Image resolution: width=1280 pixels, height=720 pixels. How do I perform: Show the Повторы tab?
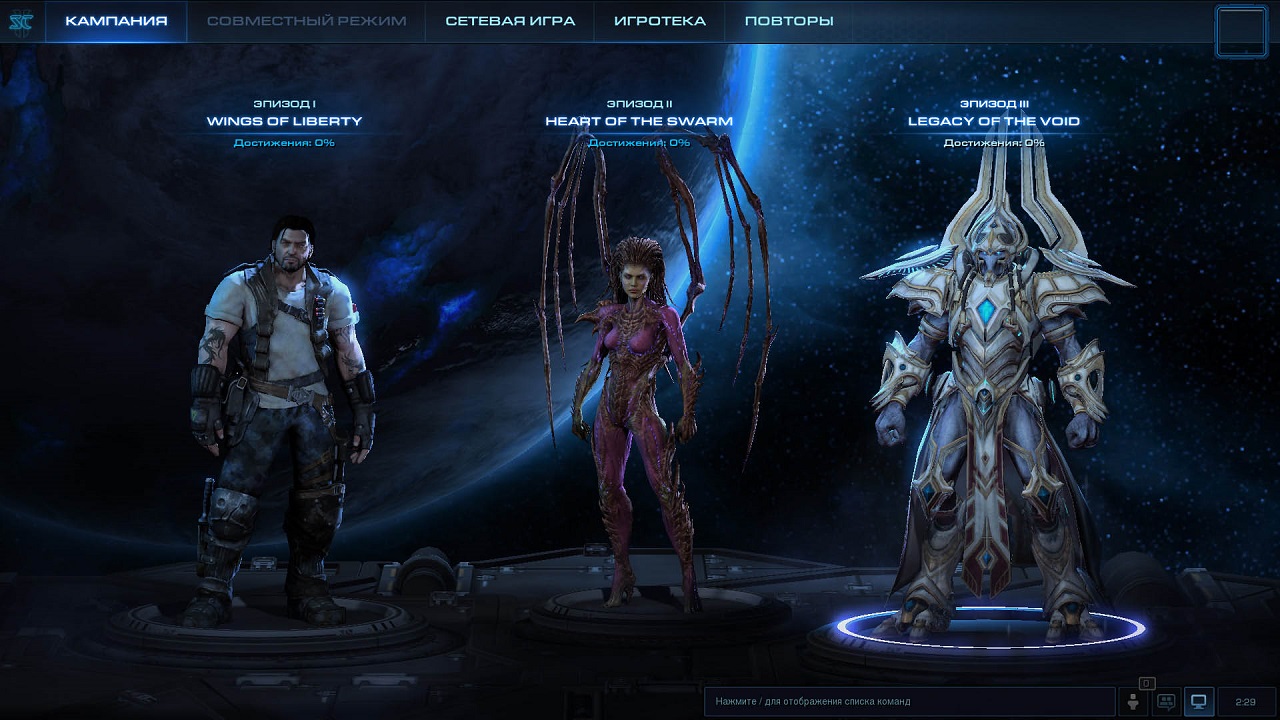point(789,21)
